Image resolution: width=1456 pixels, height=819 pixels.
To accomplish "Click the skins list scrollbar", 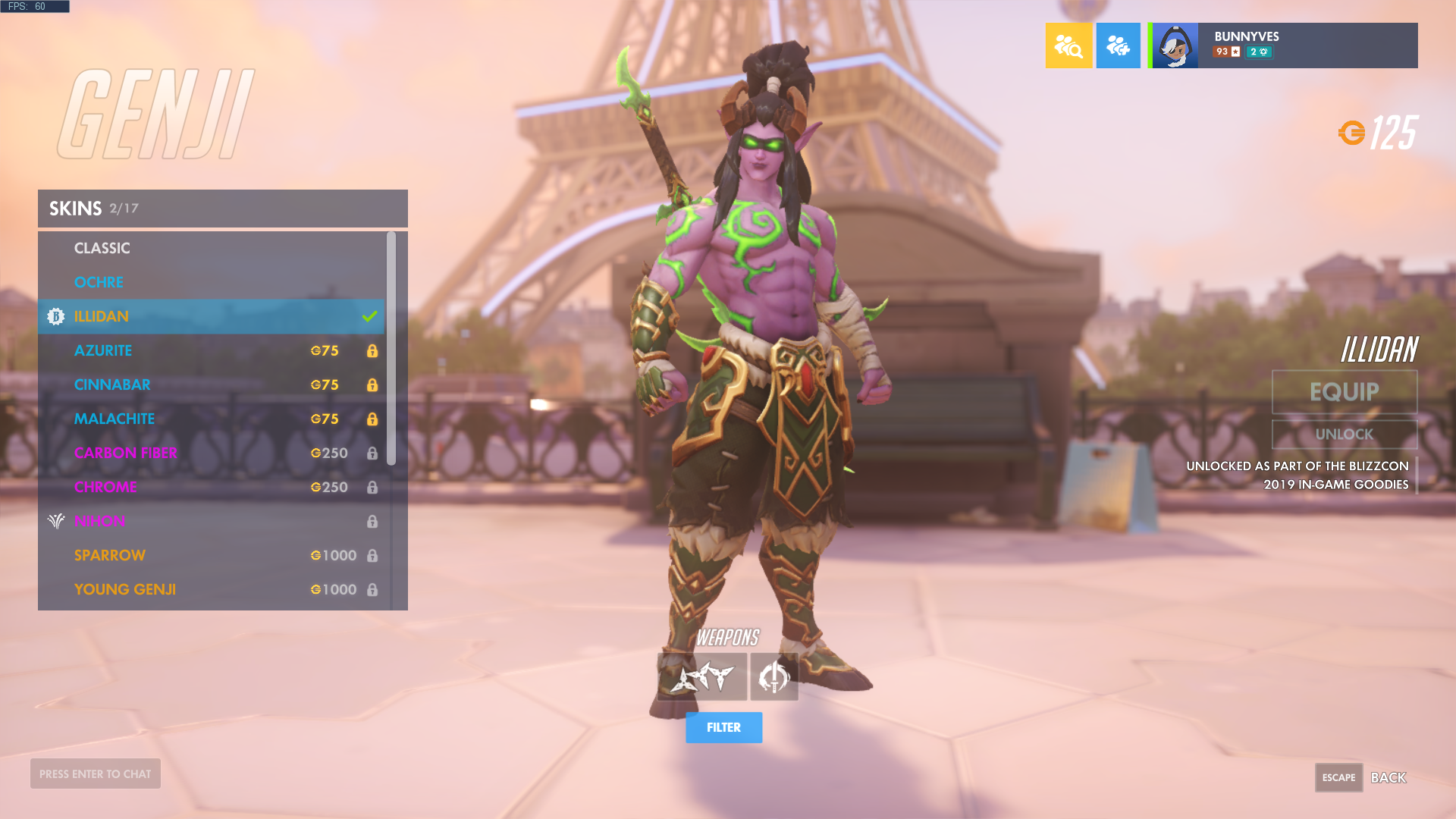I will (394, 349).
